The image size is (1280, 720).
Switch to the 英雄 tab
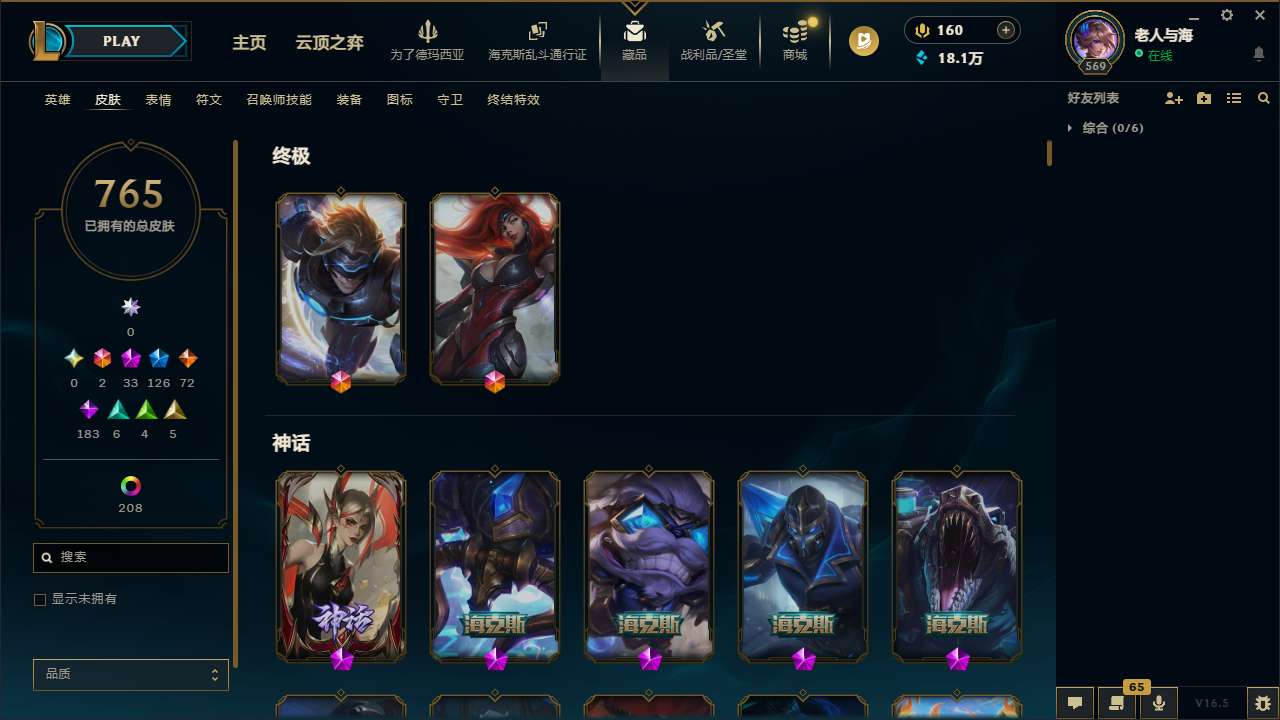point(57,100)
